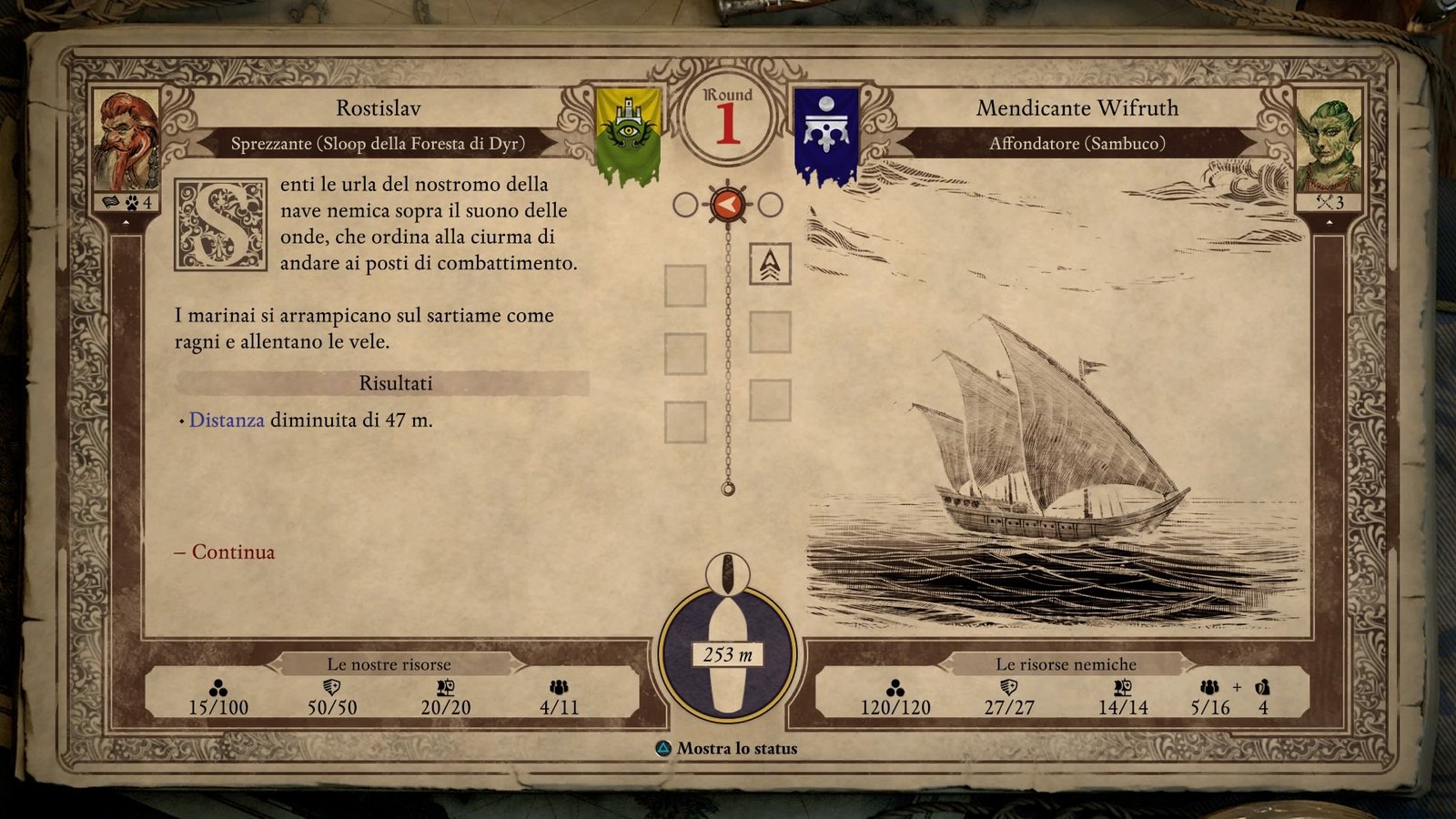Click the red arrow turn indicator
1456x819 pixels.
(x=727, y=205)
